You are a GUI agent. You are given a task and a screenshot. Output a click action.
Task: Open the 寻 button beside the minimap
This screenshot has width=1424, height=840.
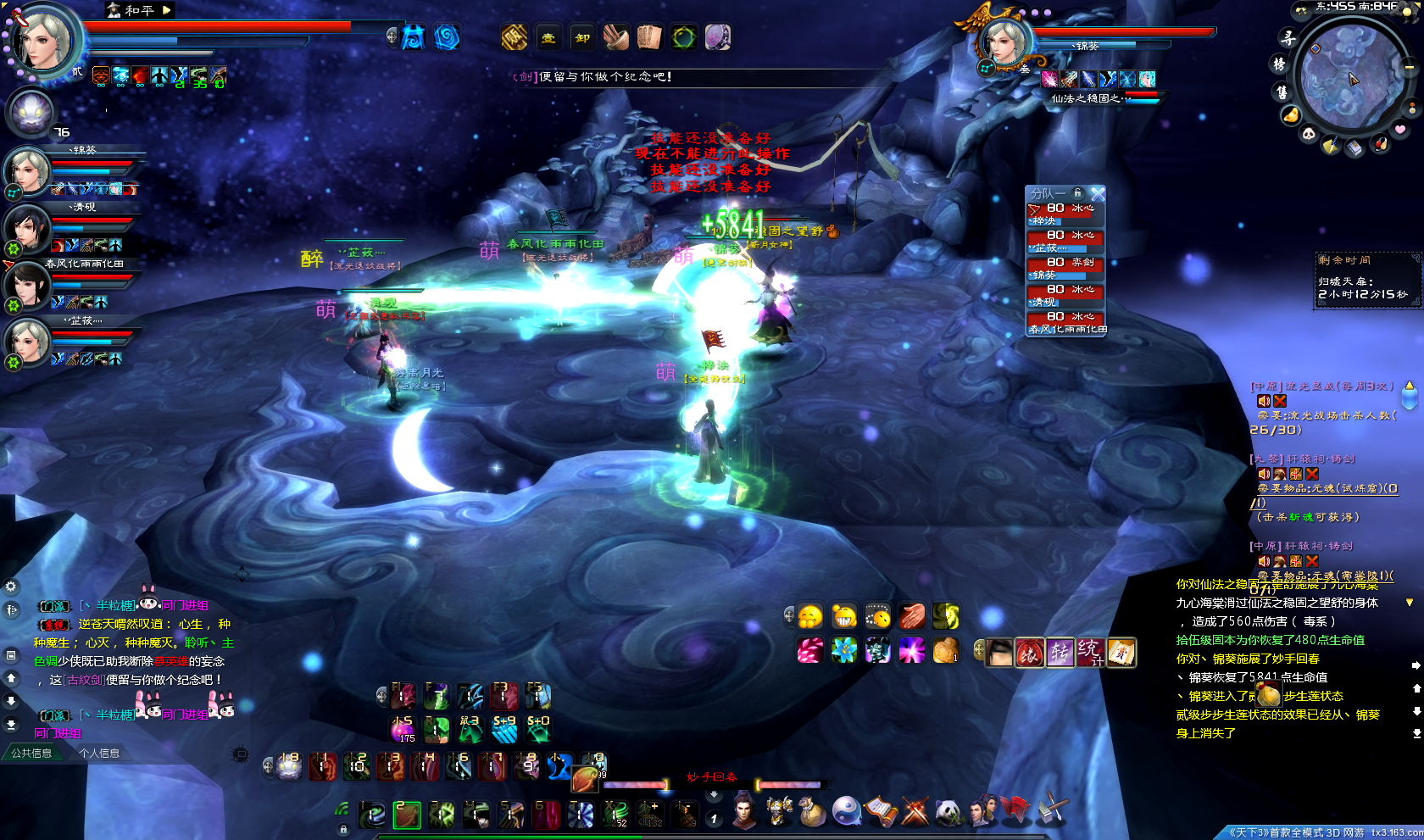(1288, 38)
